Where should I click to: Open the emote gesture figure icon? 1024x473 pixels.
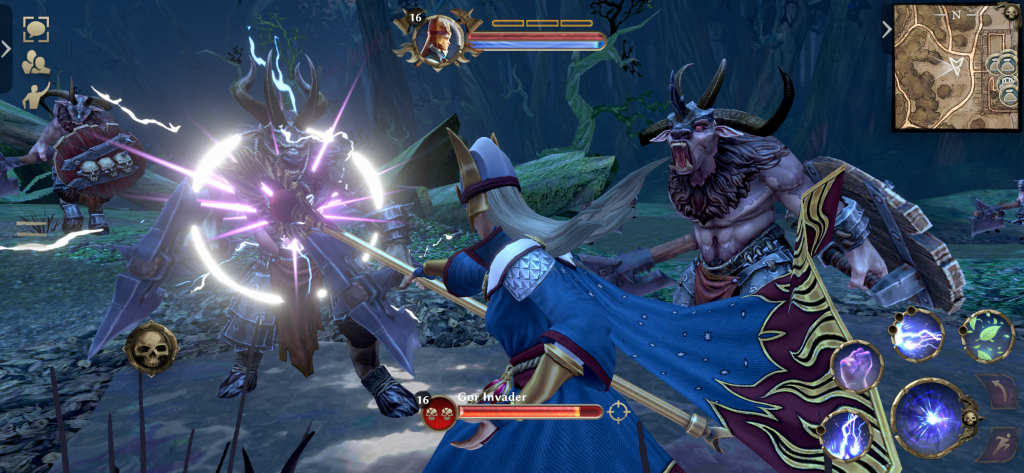pos(36,95)
